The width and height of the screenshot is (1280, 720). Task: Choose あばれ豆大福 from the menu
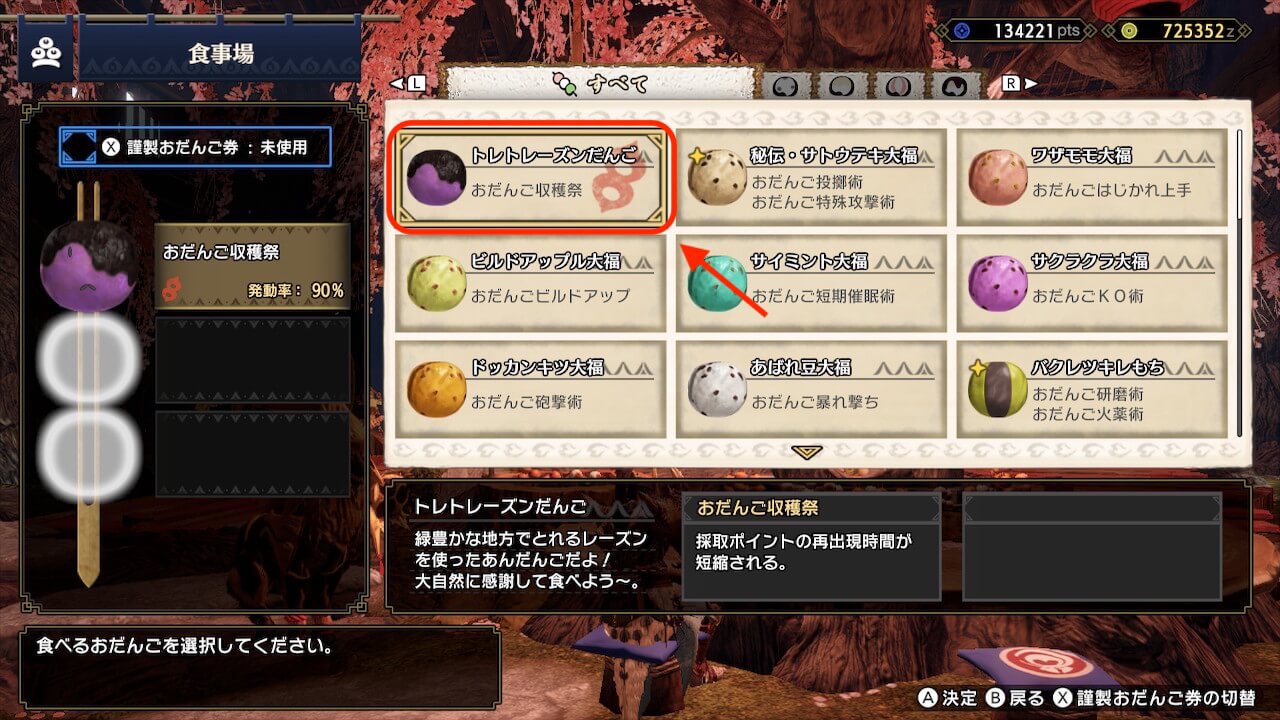coord(811,389)
